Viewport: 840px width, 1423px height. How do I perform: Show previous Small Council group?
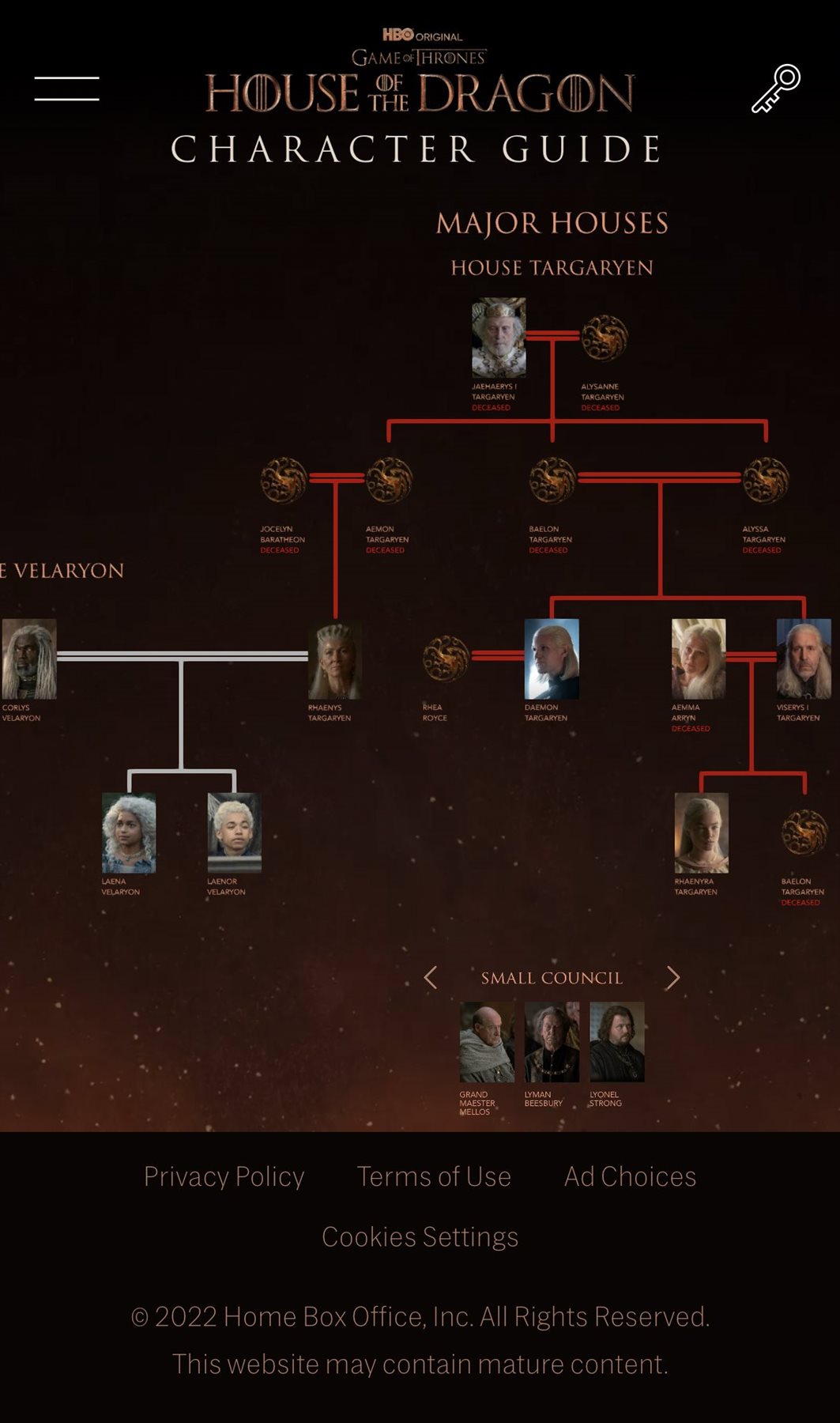pyautogui.click(x=431, y=978)
